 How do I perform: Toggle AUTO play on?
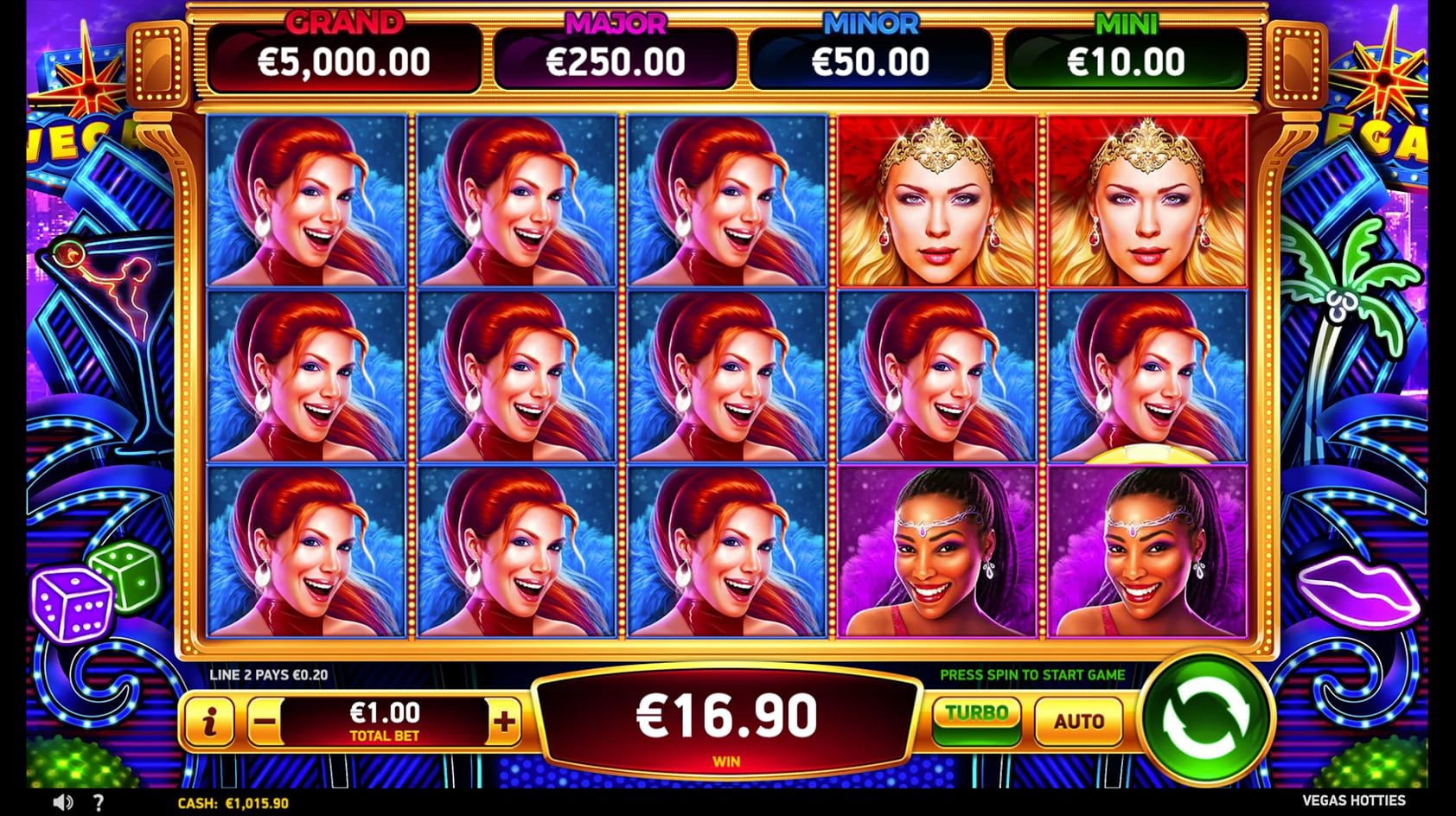click(1079, 719)
